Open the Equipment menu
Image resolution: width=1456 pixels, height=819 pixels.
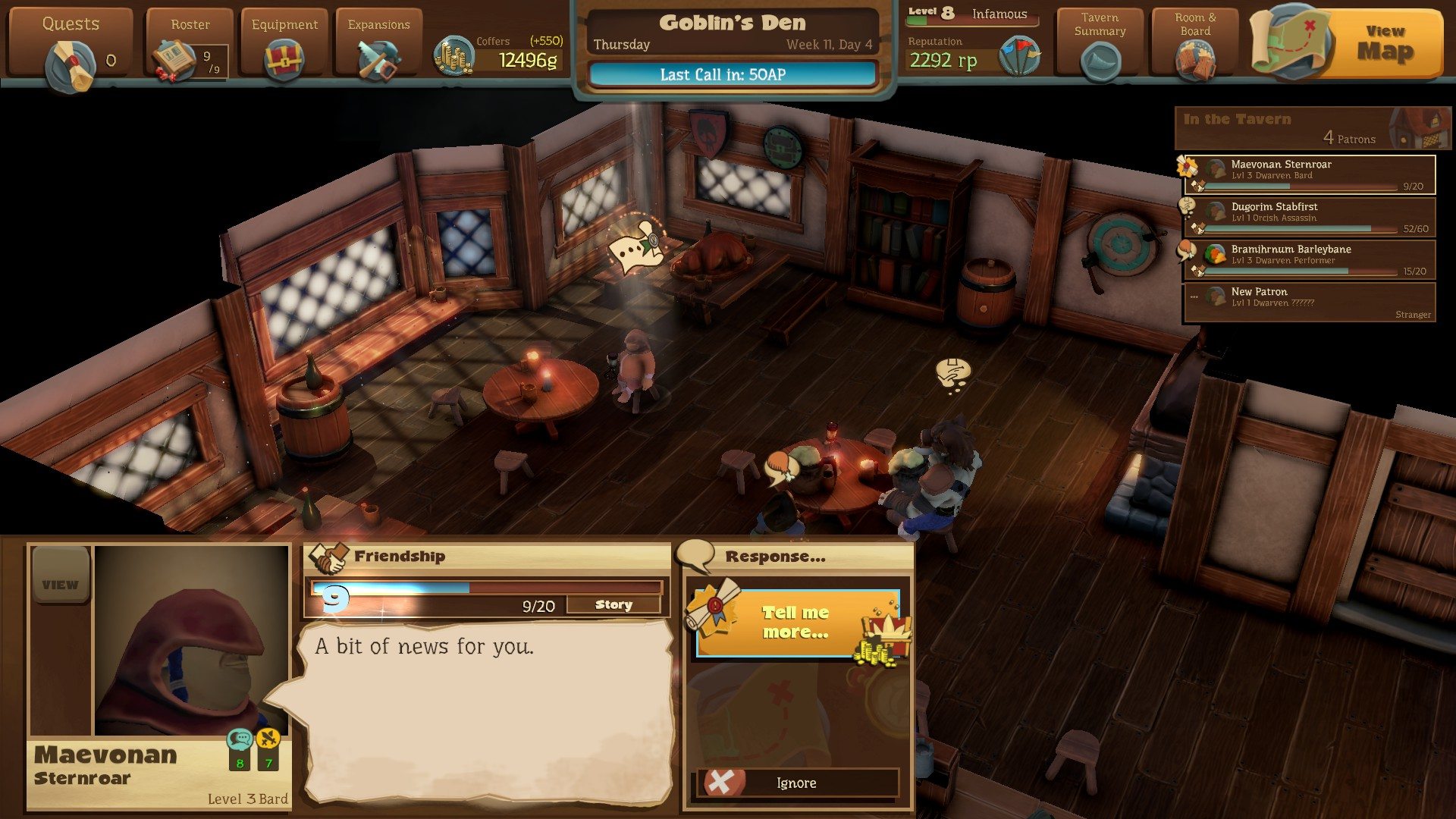tap(284, 47)
